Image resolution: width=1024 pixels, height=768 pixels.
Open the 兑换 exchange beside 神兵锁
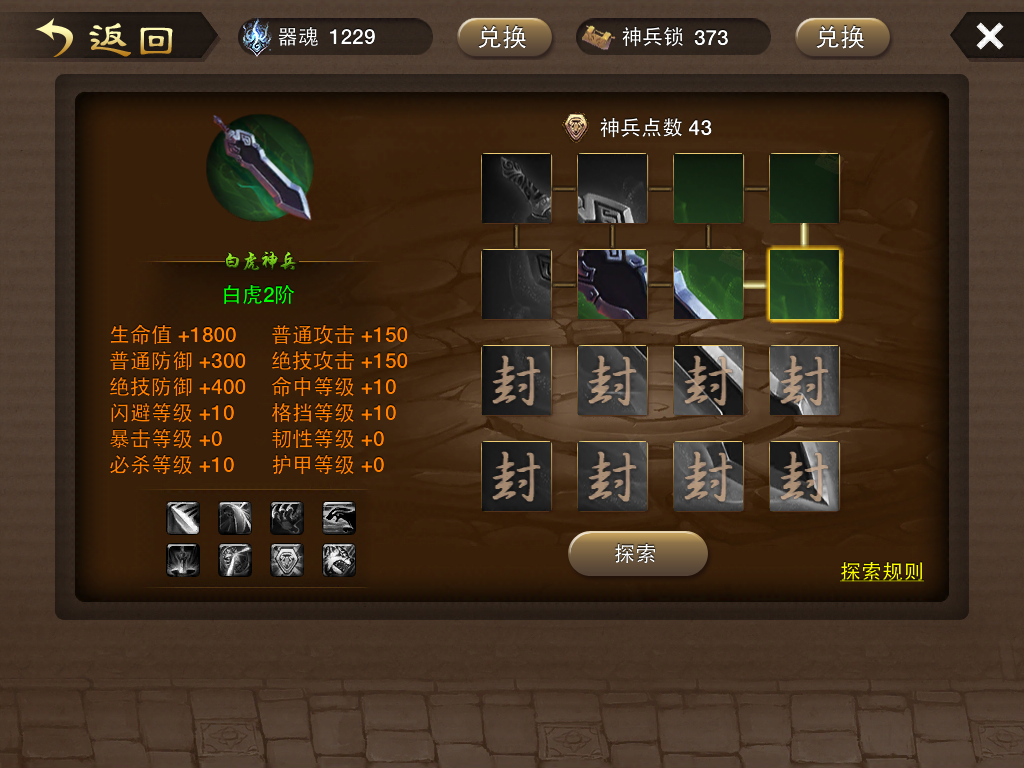[842, 38]
